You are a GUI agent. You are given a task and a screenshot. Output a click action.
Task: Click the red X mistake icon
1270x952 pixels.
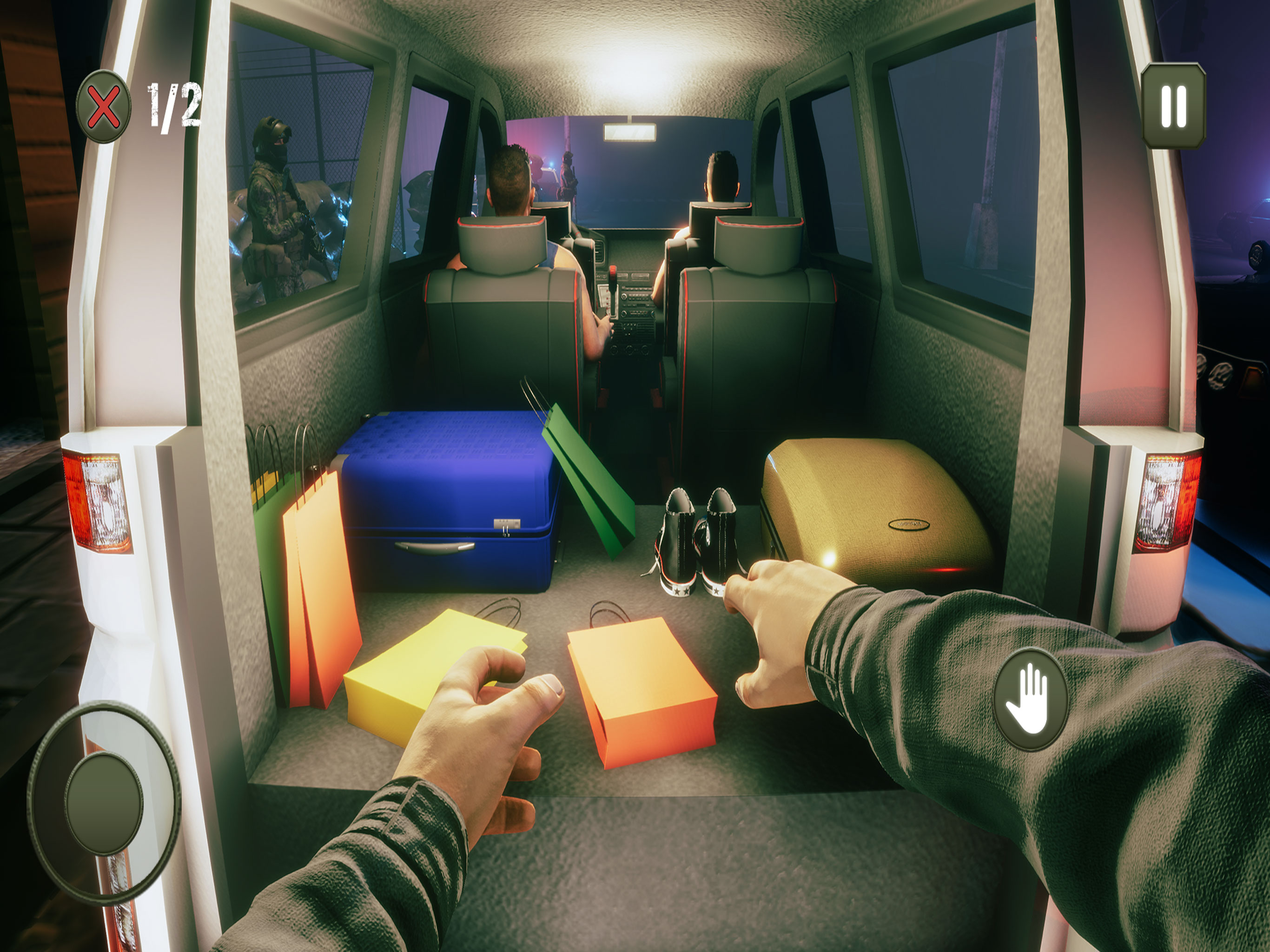103,106
